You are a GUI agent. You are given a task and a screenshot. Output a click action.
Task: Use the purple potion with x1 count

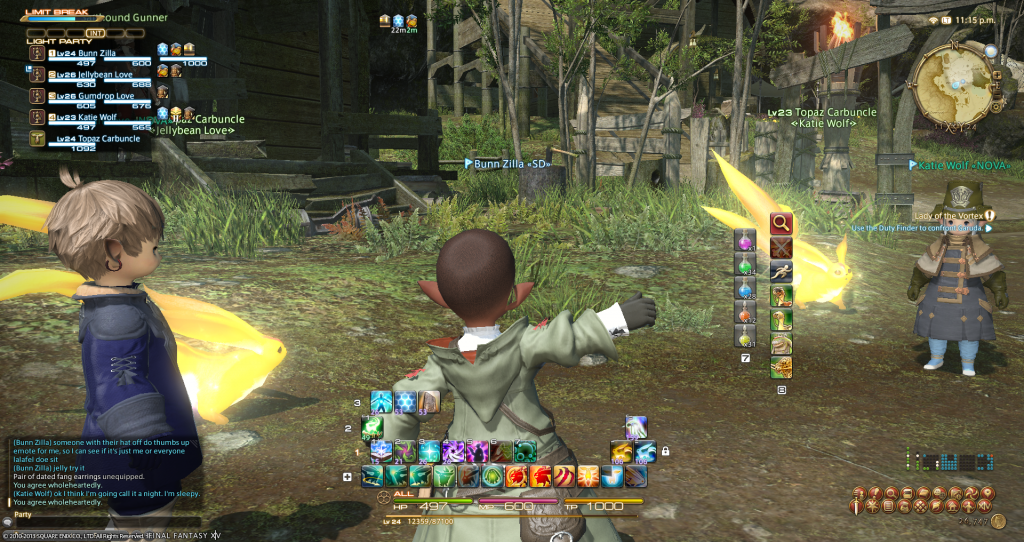point(744,241)
